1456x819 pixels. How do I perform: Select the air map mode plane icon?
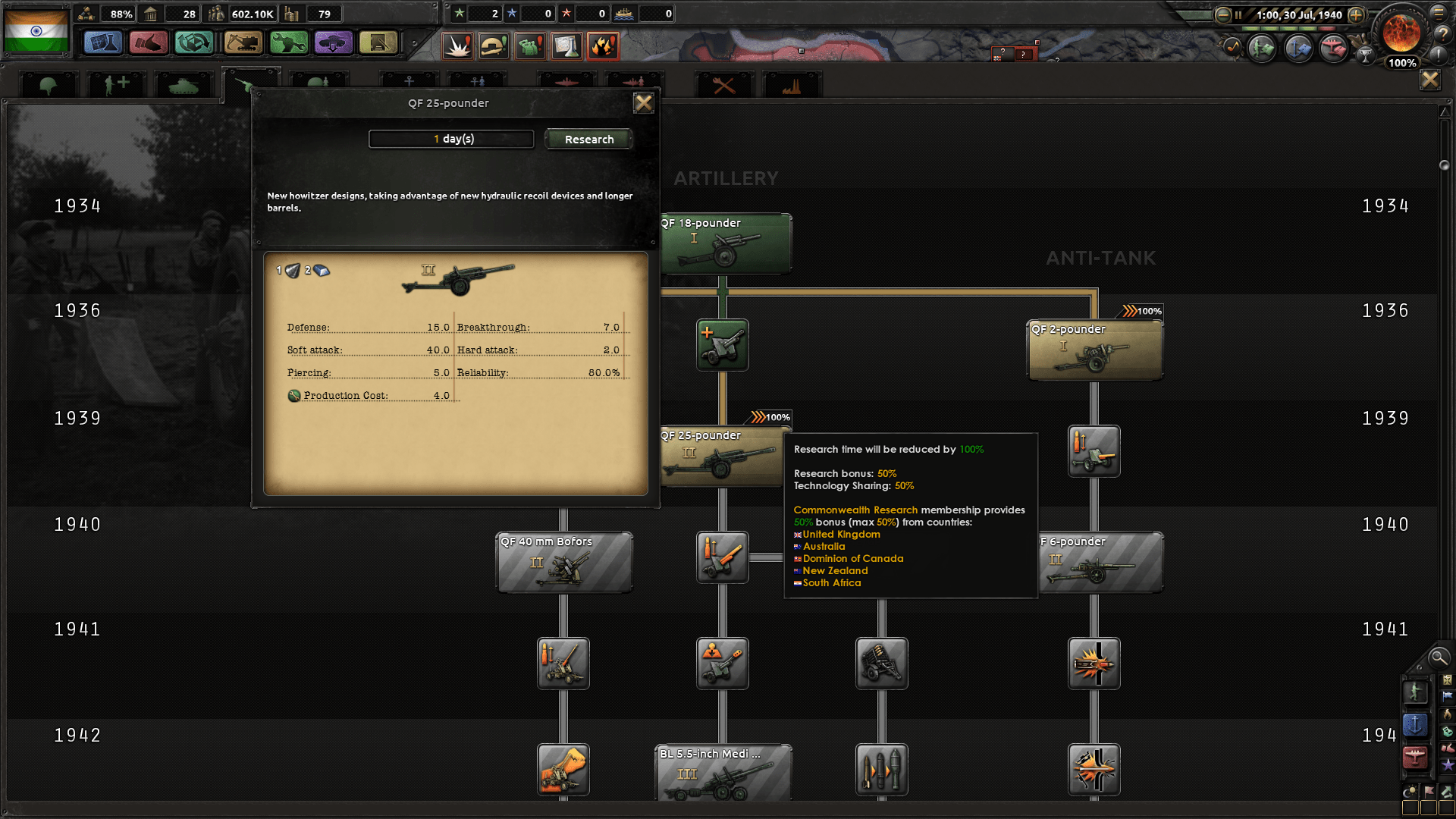click(1414, 755)
